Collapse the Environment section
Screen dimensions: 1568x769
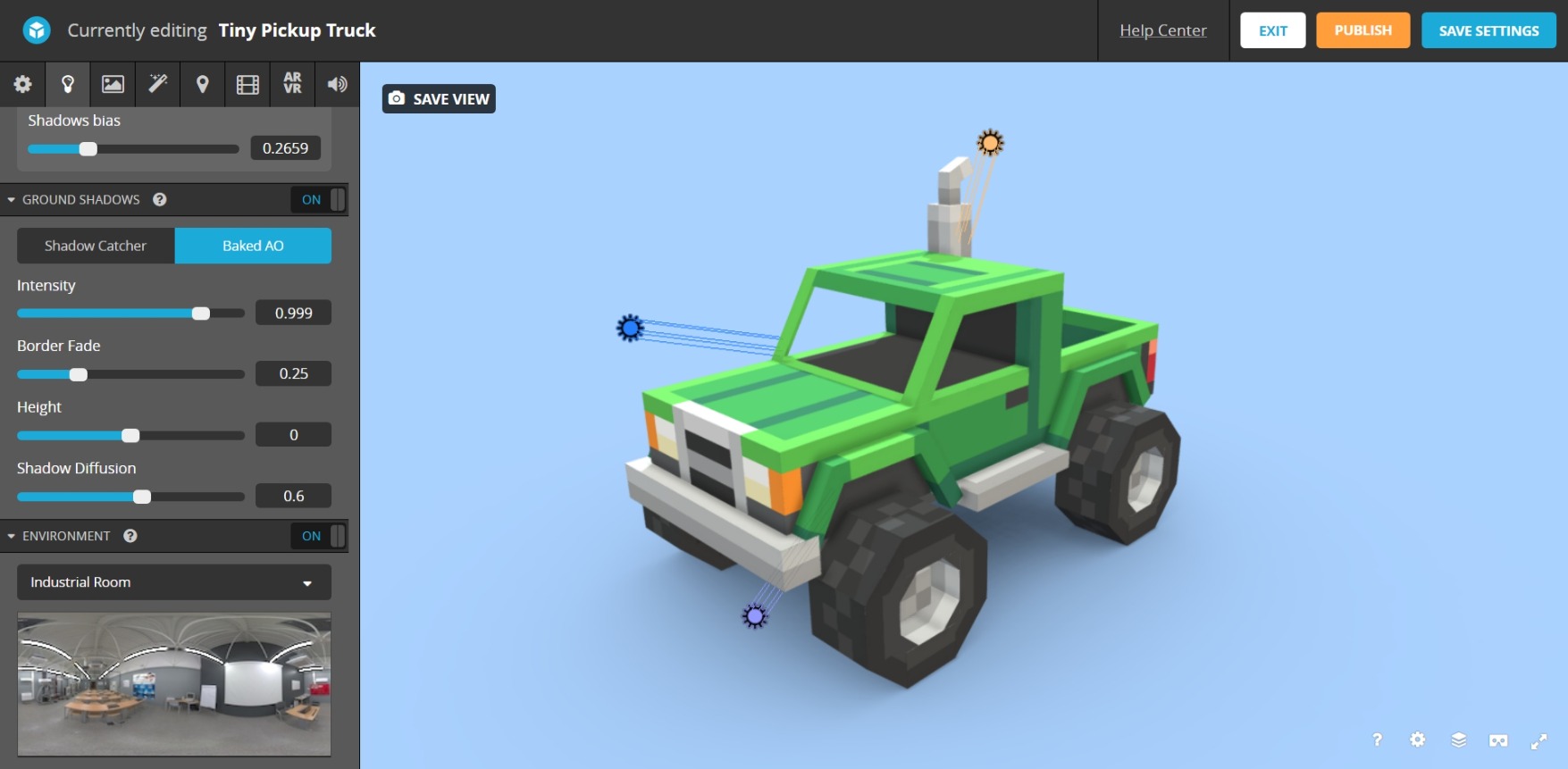tap(11, 536)
